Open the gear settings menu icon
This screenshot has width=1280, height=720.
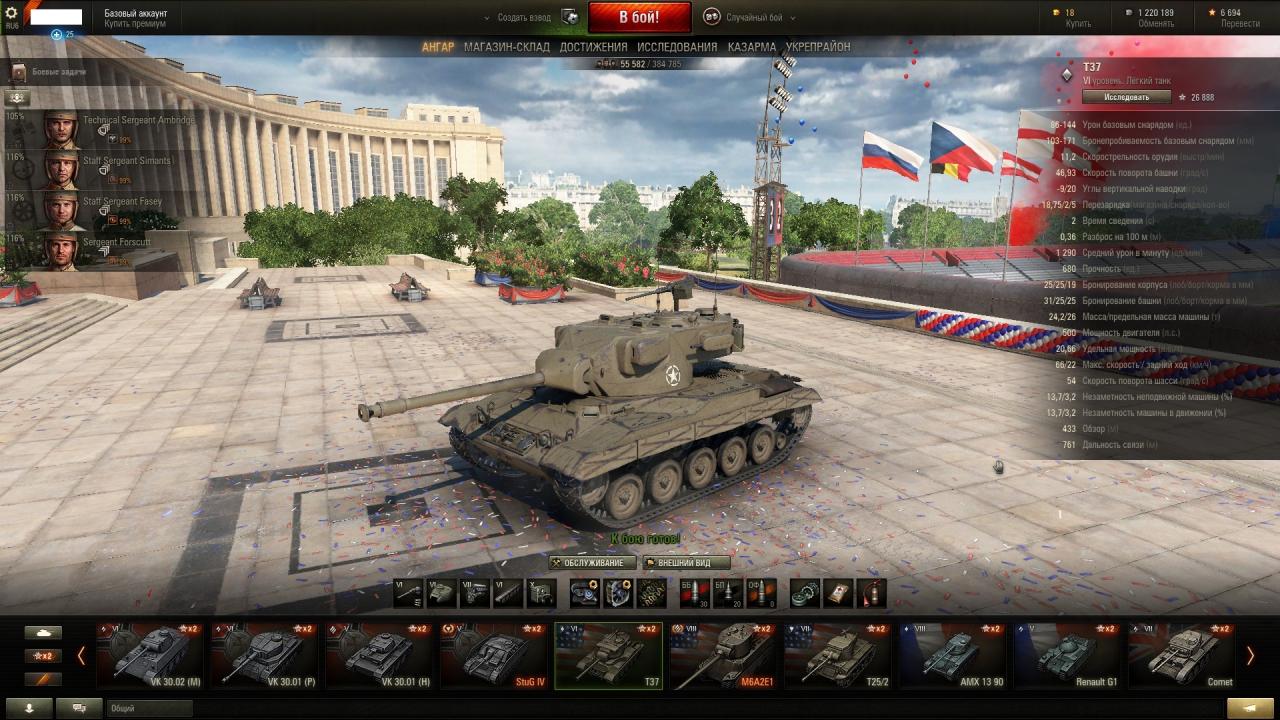(x=12, y=13)
